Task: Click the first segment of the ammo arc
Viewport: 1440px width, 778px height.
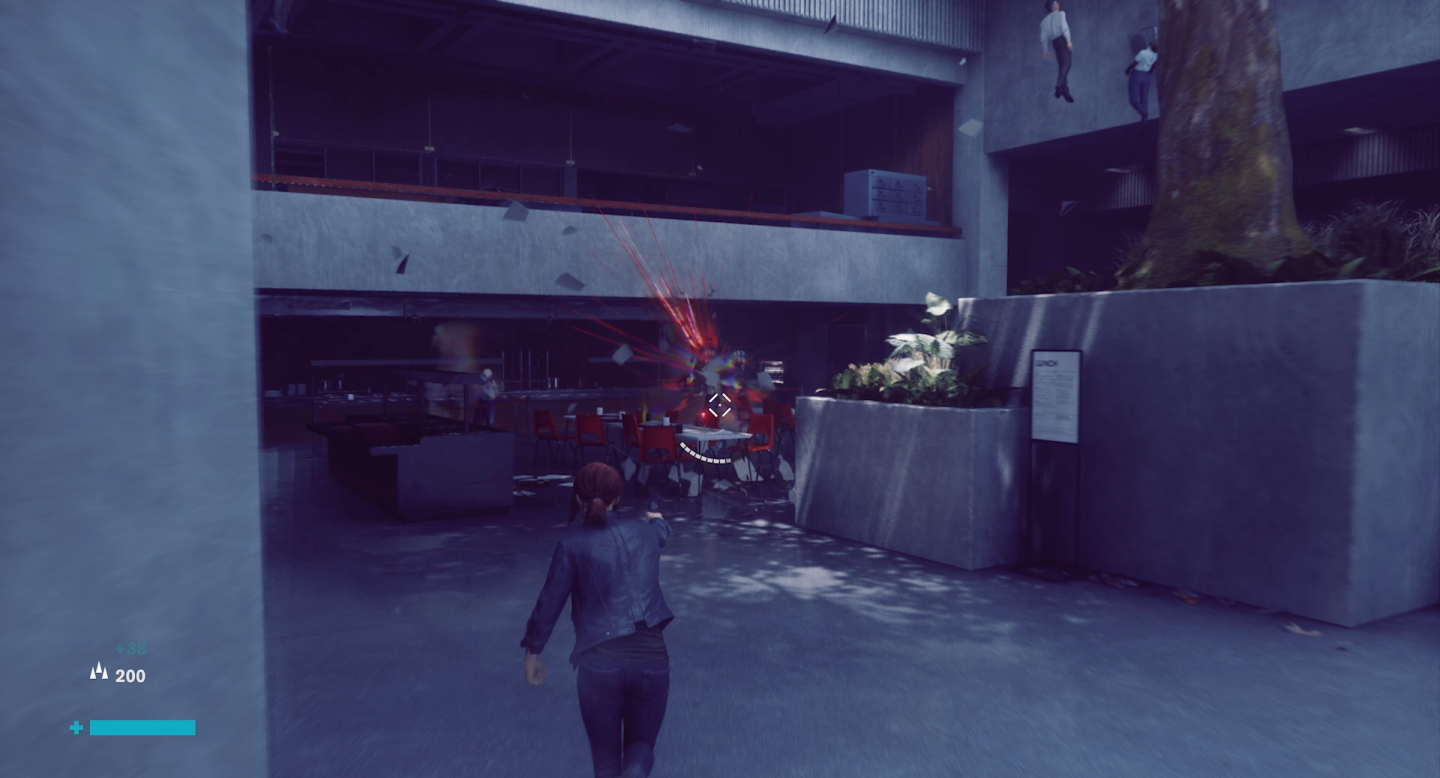Action: [682, 444]
